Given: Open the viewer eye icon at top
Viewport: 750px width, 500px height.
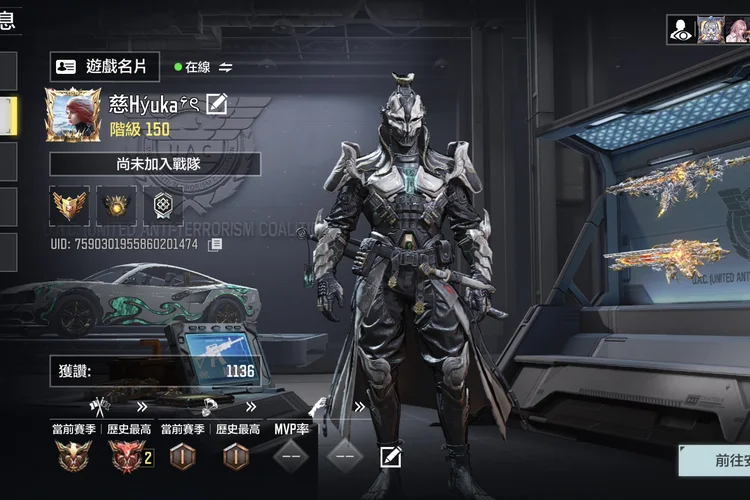Looking at the screenshot, I should (x=682, y=30).
